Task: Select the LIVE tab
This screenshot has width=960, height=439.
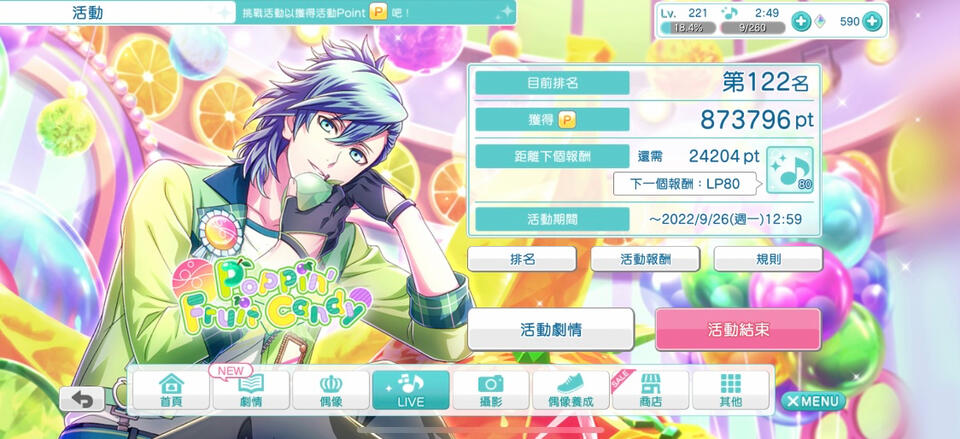Action: click(411, 390)
